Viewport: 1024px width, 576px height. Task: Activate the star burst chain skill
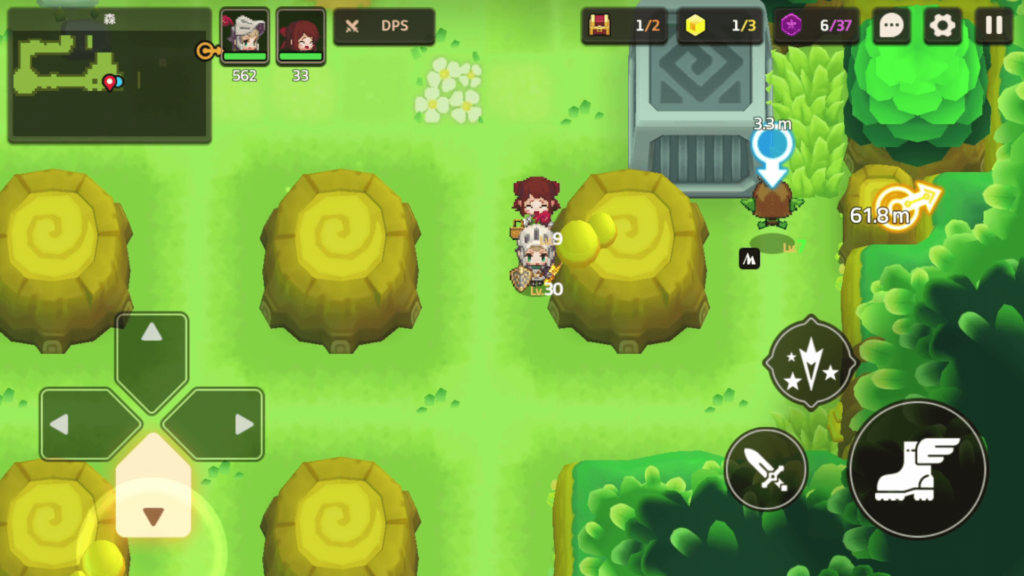pyautogui.click(x=809, y=363)
